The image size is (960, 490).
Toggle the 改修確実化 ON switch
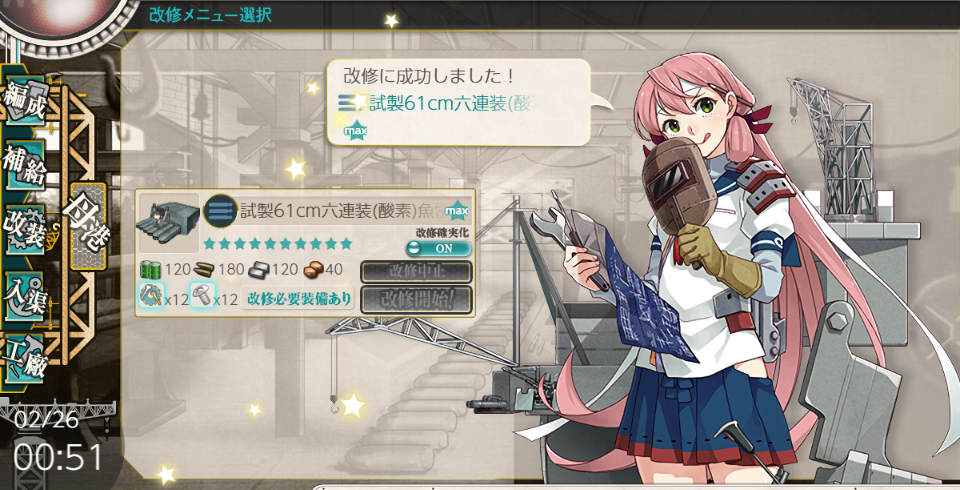[x=438, y=248]
